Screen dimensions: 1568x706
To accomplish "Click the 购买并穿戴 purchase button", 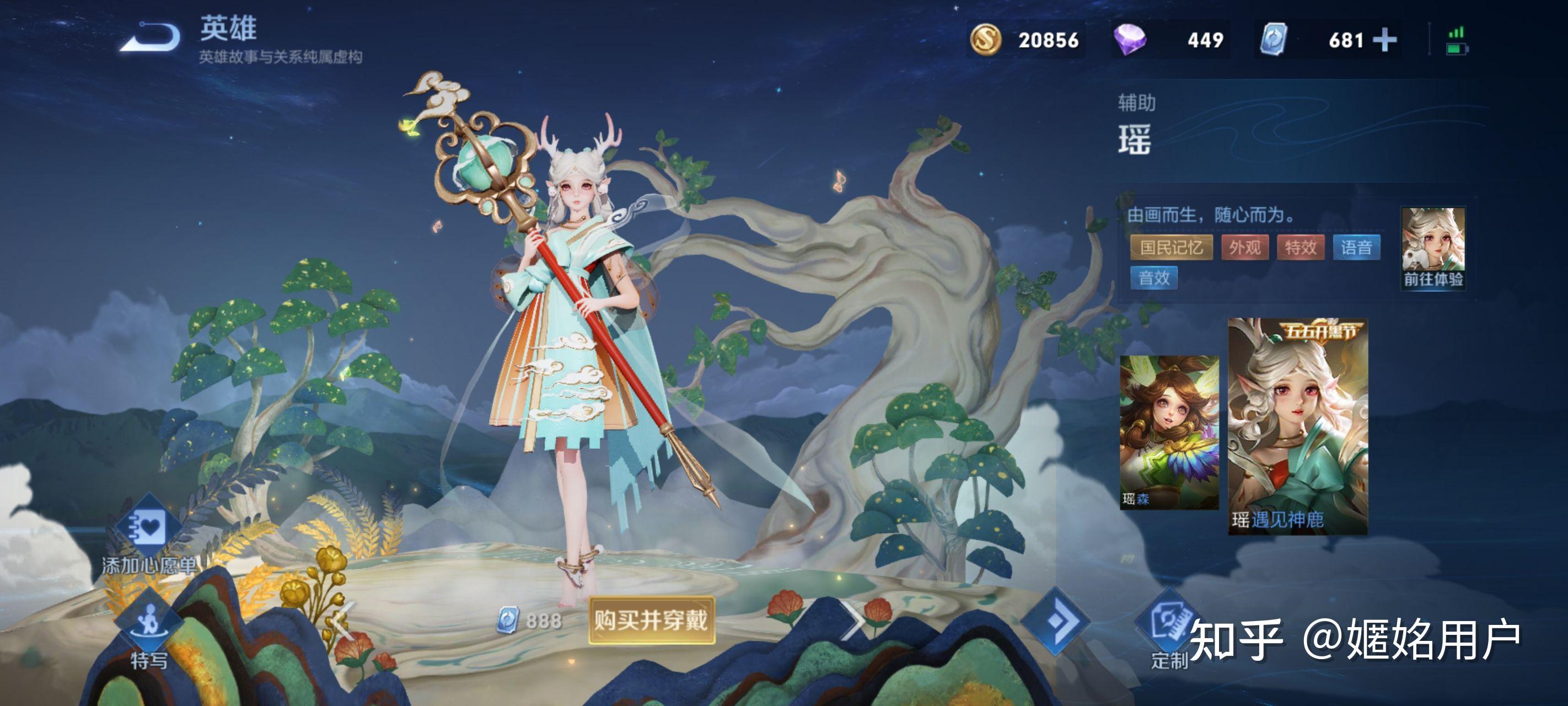I will [x=651, y=620].
